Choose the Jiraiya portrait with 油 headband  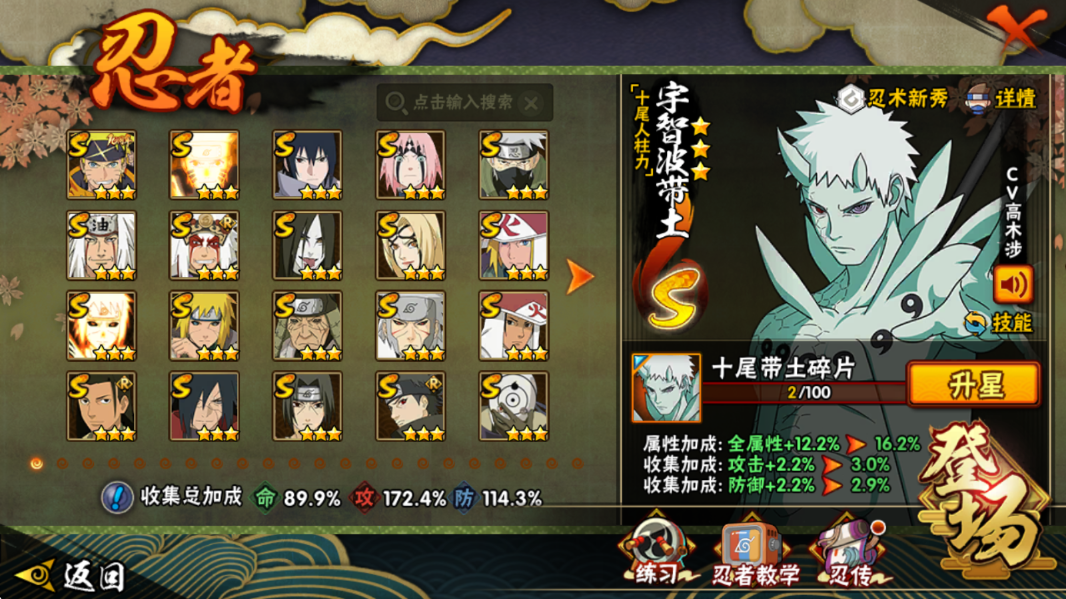click(101, 245)
